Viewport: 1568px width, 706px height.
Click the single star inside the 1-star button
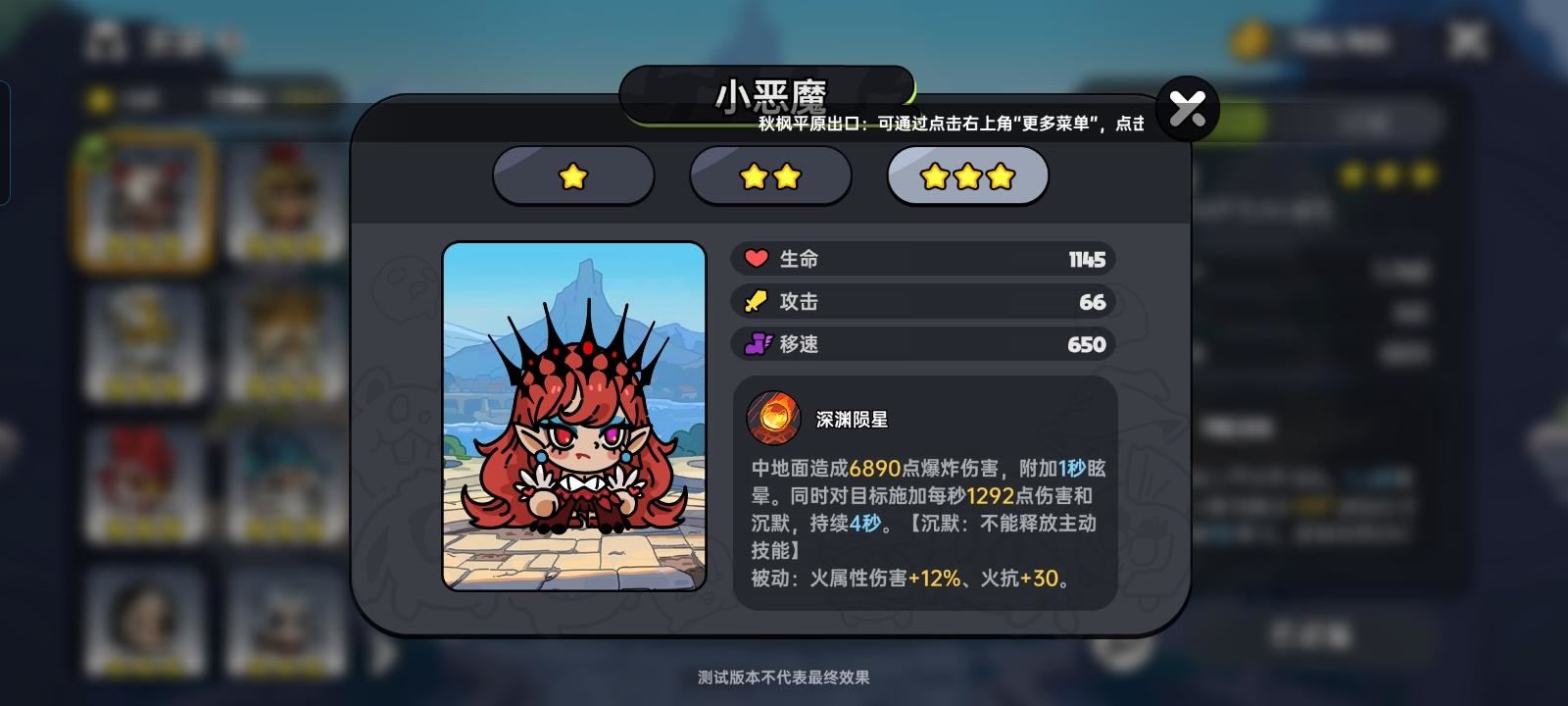[x=573, y=176]
